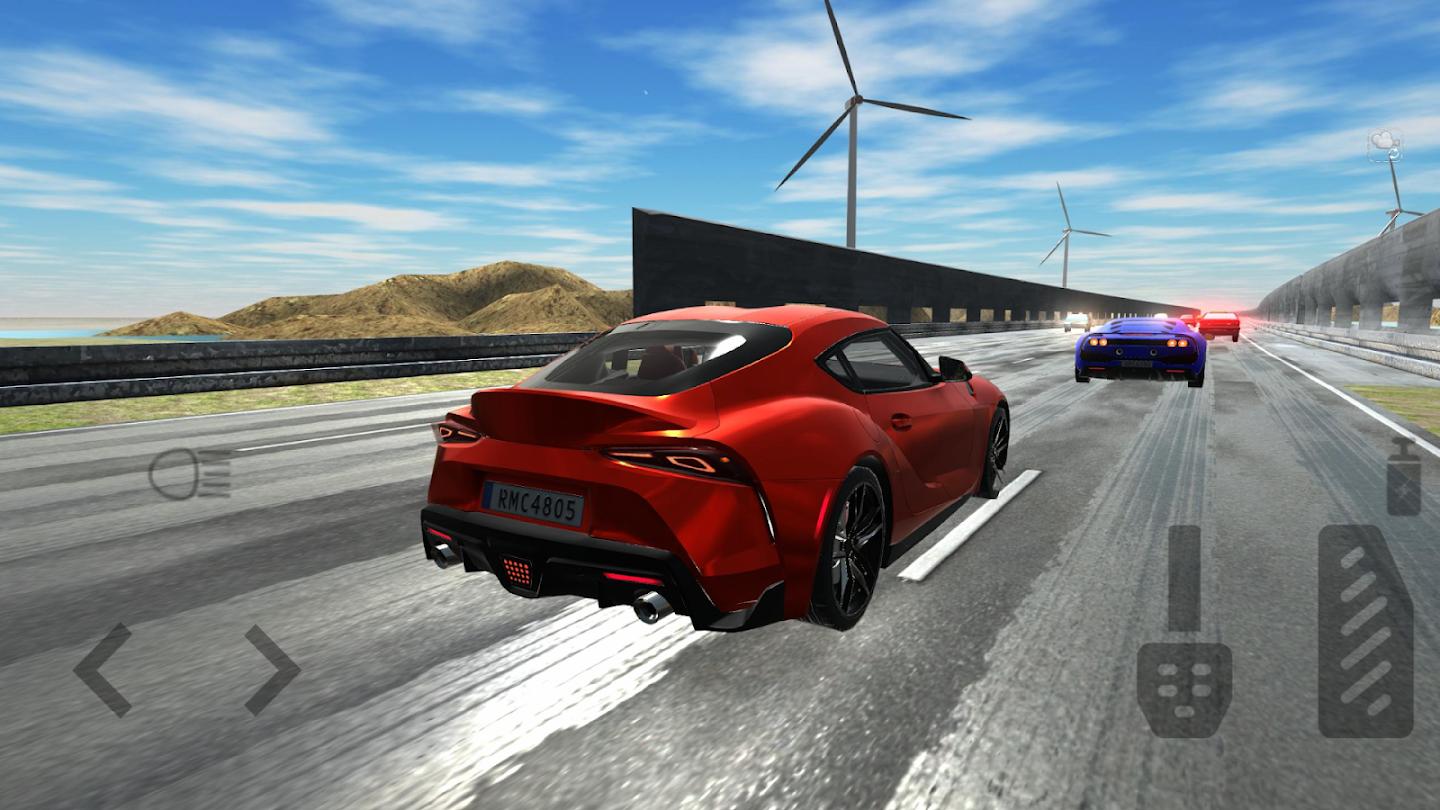Activate the nitro bottle boost
Screen dimensions: 1440x810
(x=1403, y=477)
